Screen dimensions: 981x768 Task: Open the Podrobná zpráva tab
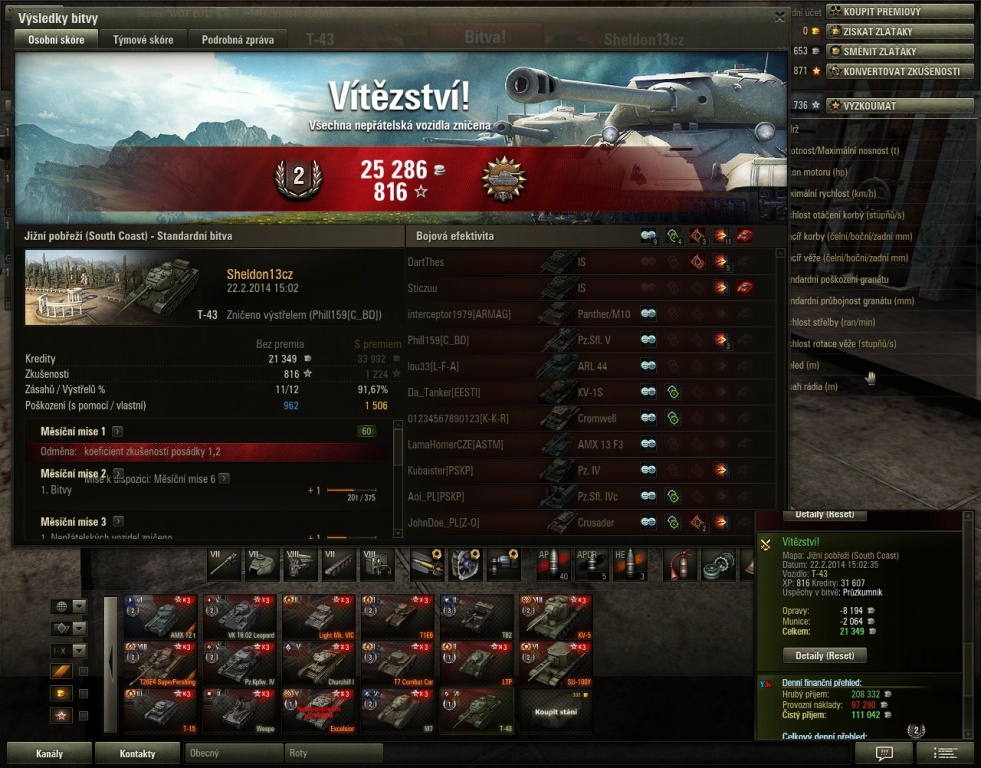click(237, 40)
